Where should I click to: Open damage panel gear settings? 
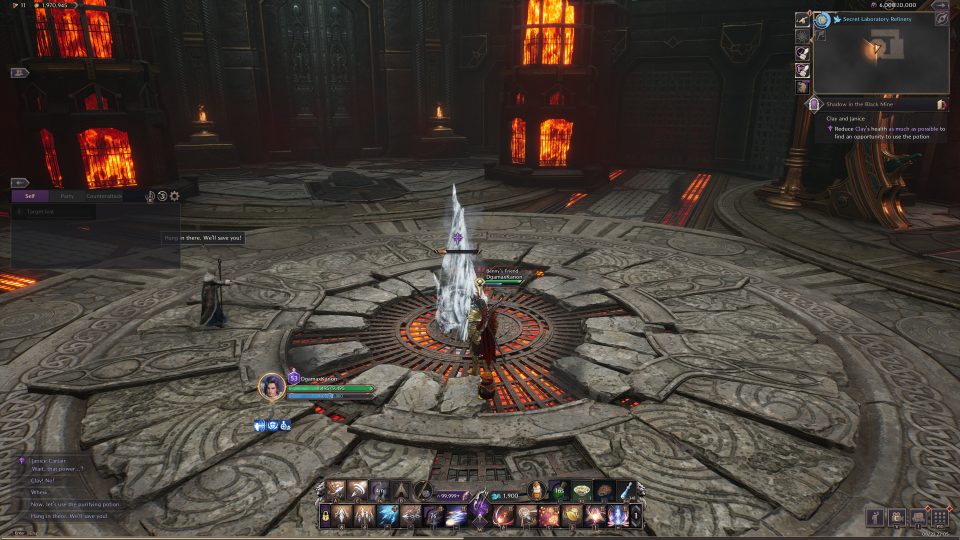[x=175, y=196]
